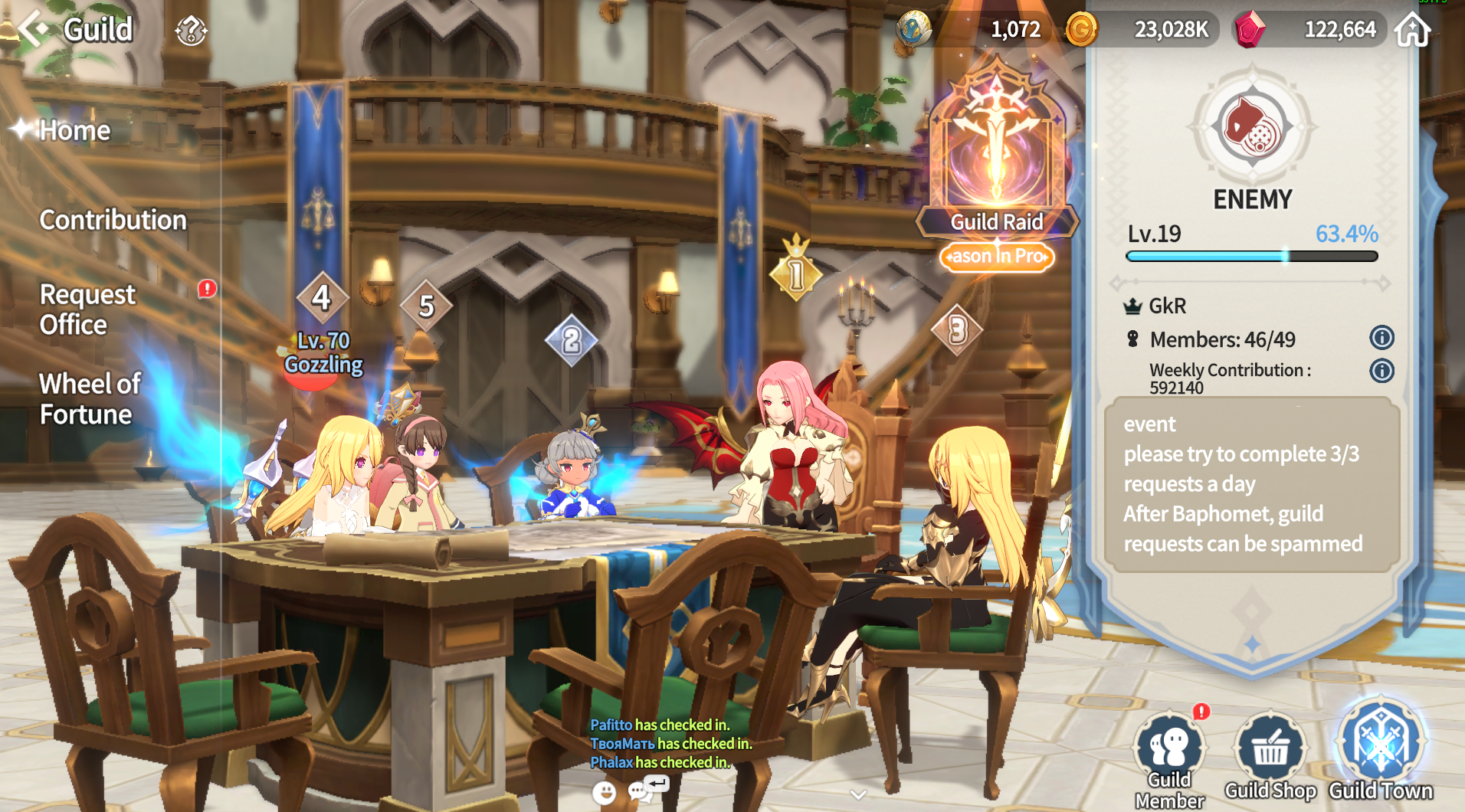Screen dimensions: 1465x812
Task: Click the ENEMY guild emblem
Action: (x=1252, y=126)
